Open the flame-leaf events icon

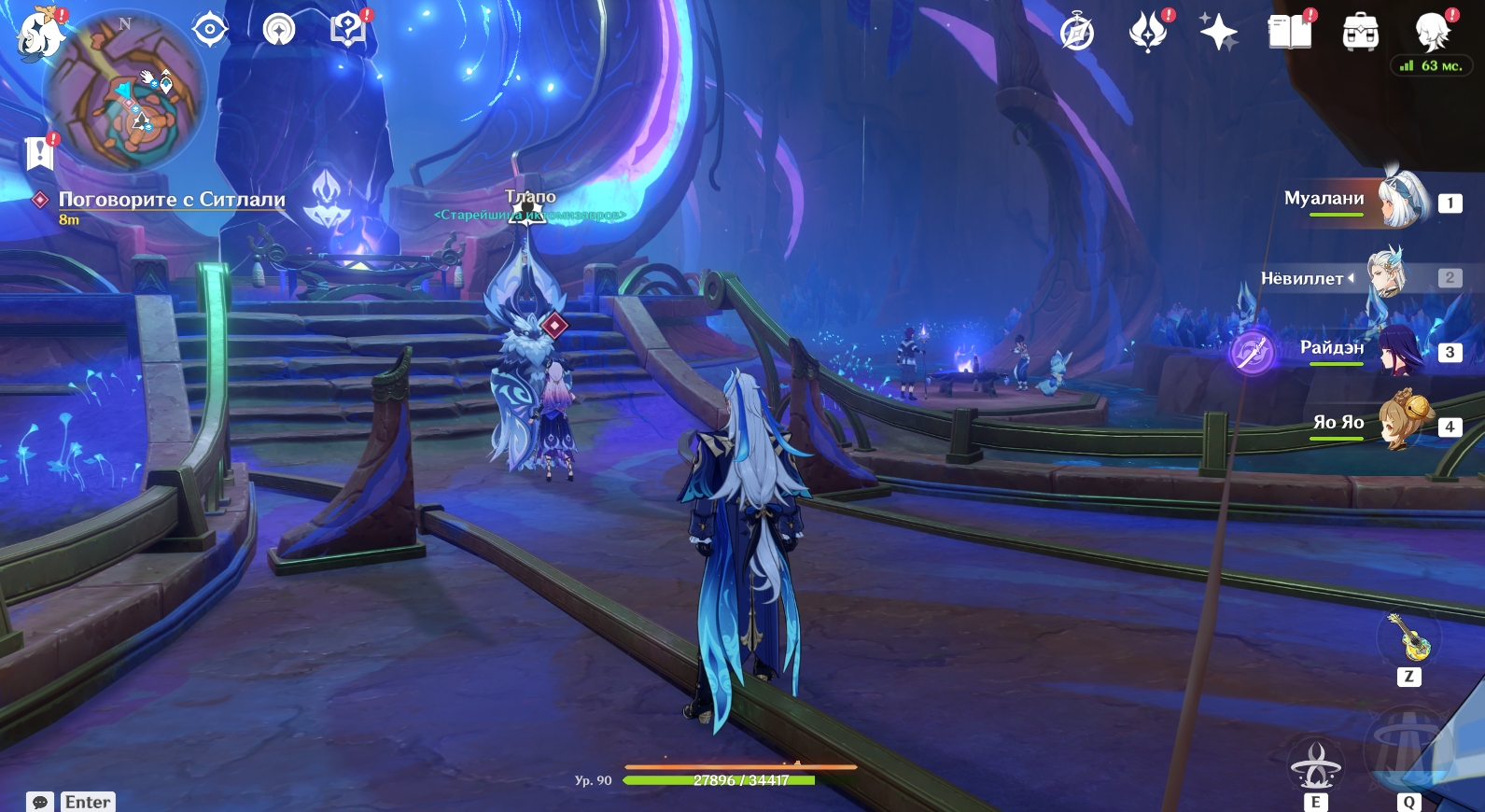pos(1147,33)
